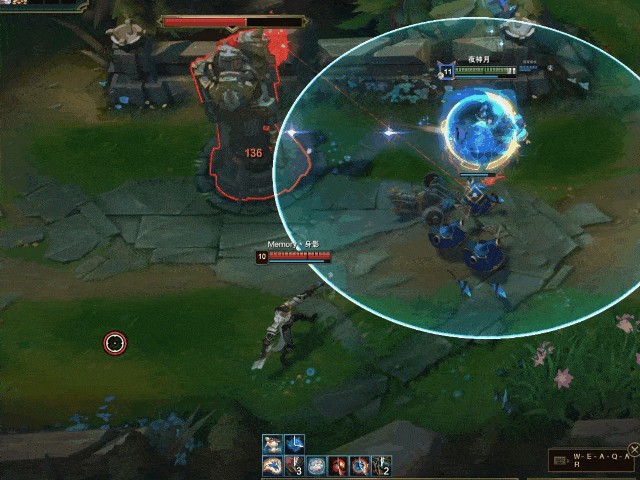Click the orange swirl icon starting the lower row

point(272,465)
